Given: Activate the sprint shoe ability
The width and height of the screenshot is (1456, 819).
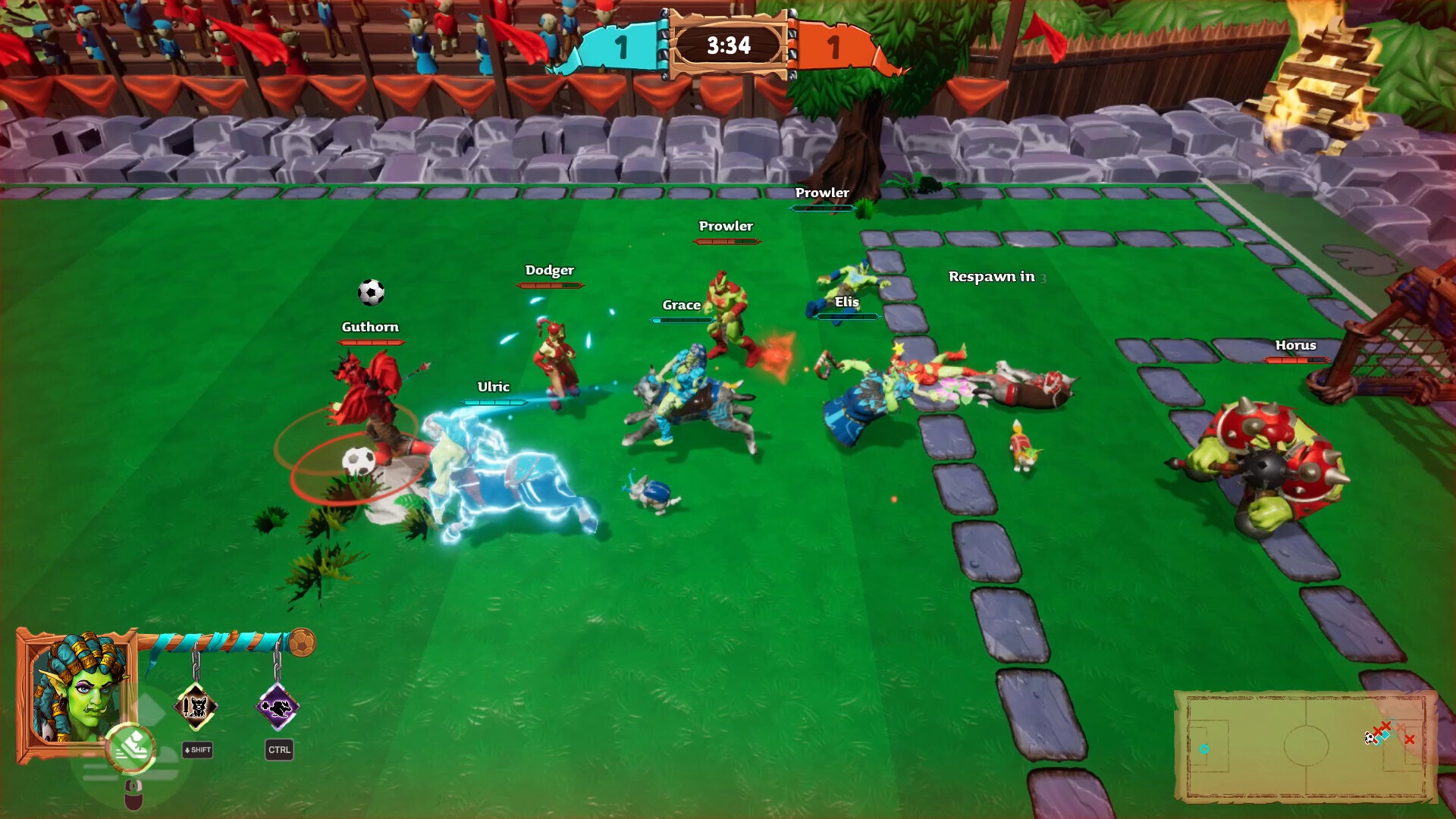Looking at the screenshot, I should (131, 747).
